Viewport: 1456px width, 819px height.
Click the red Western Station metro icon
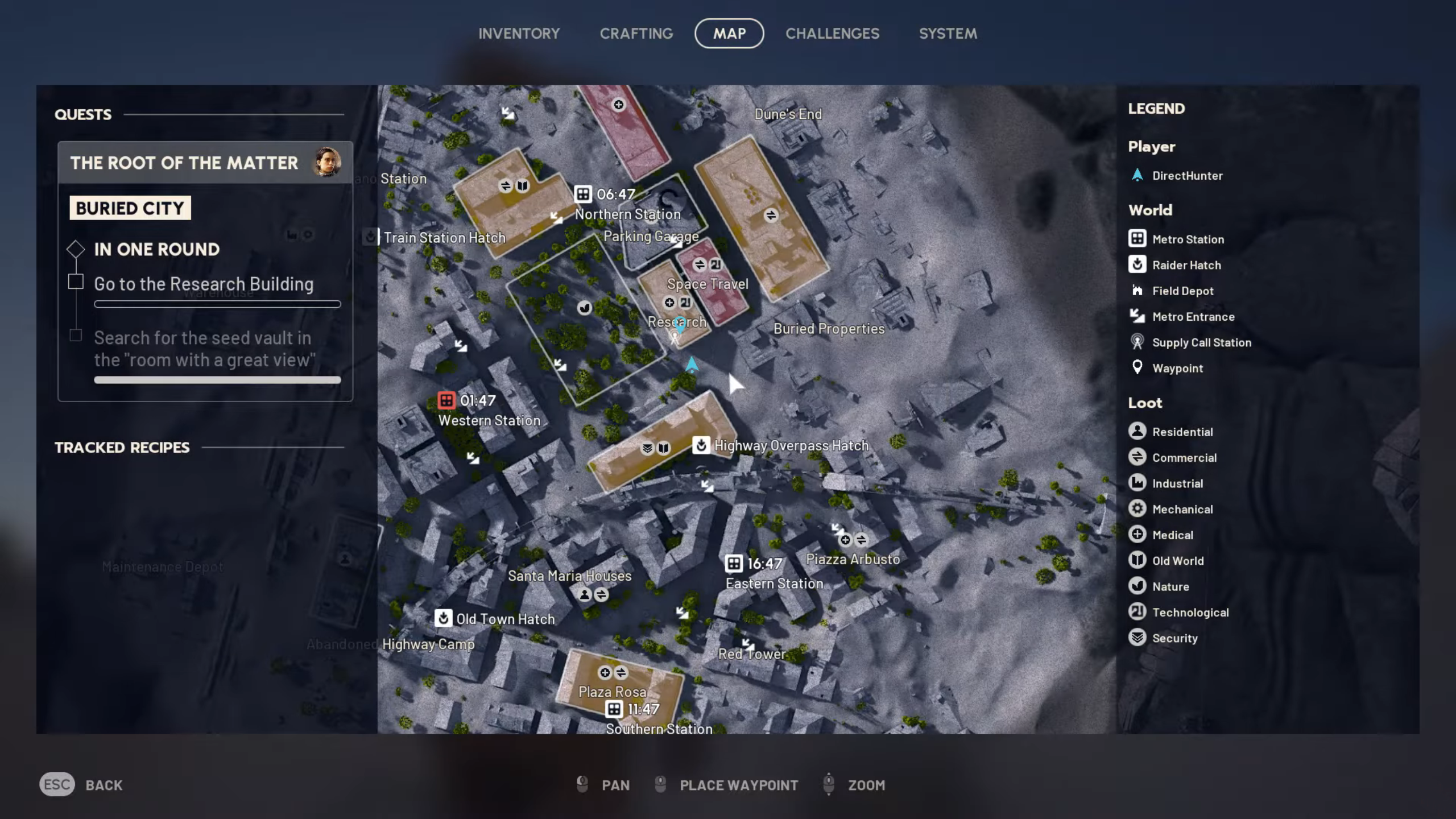coord(446,400)
